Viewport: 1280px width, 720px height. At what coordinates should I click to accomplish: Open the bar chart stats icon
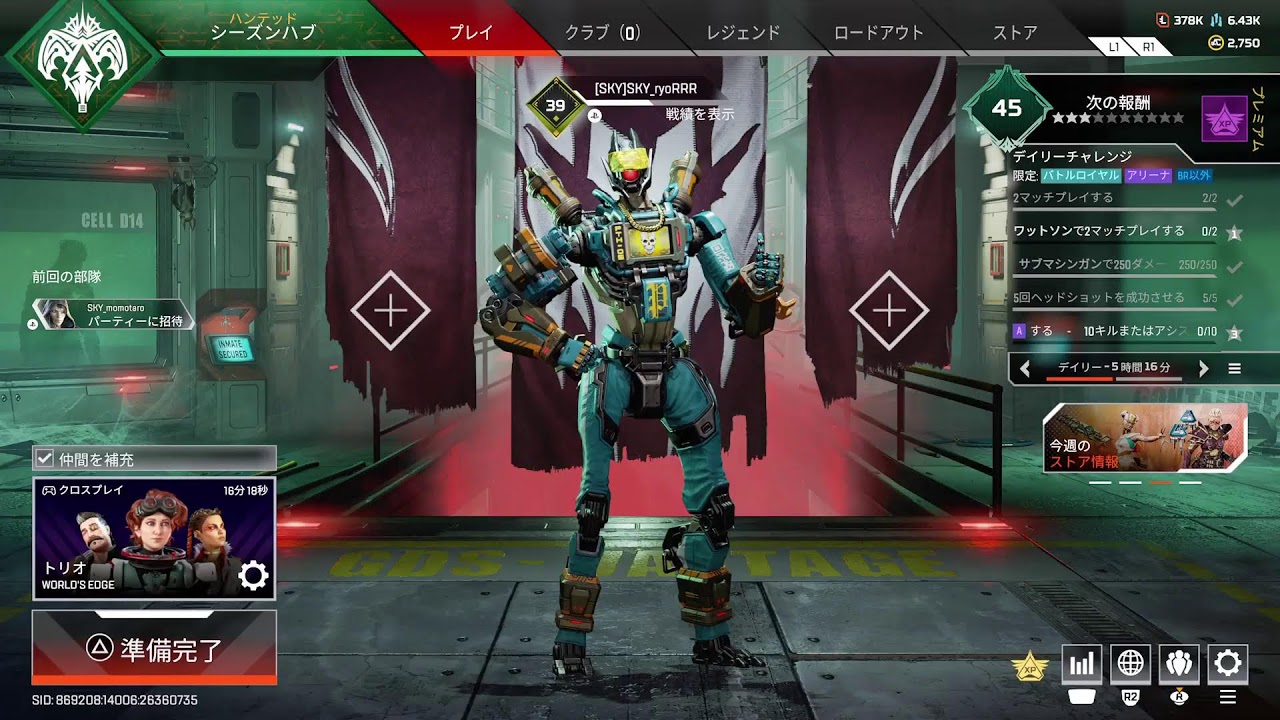[1081, 663]
